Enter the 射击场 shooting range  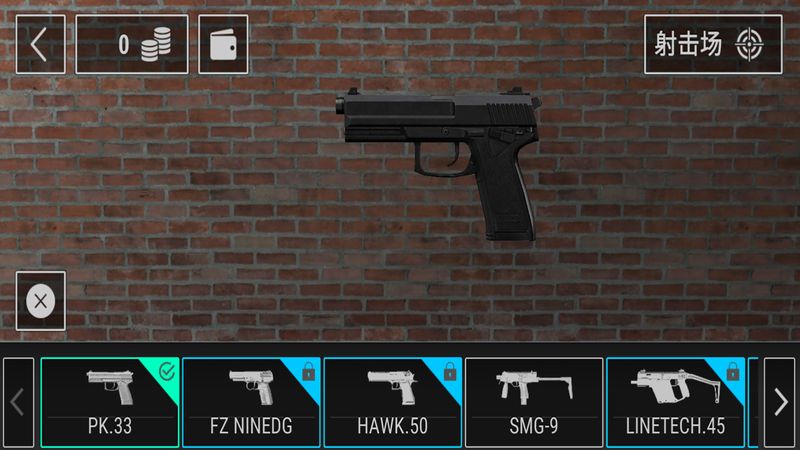tap(712, 44)
